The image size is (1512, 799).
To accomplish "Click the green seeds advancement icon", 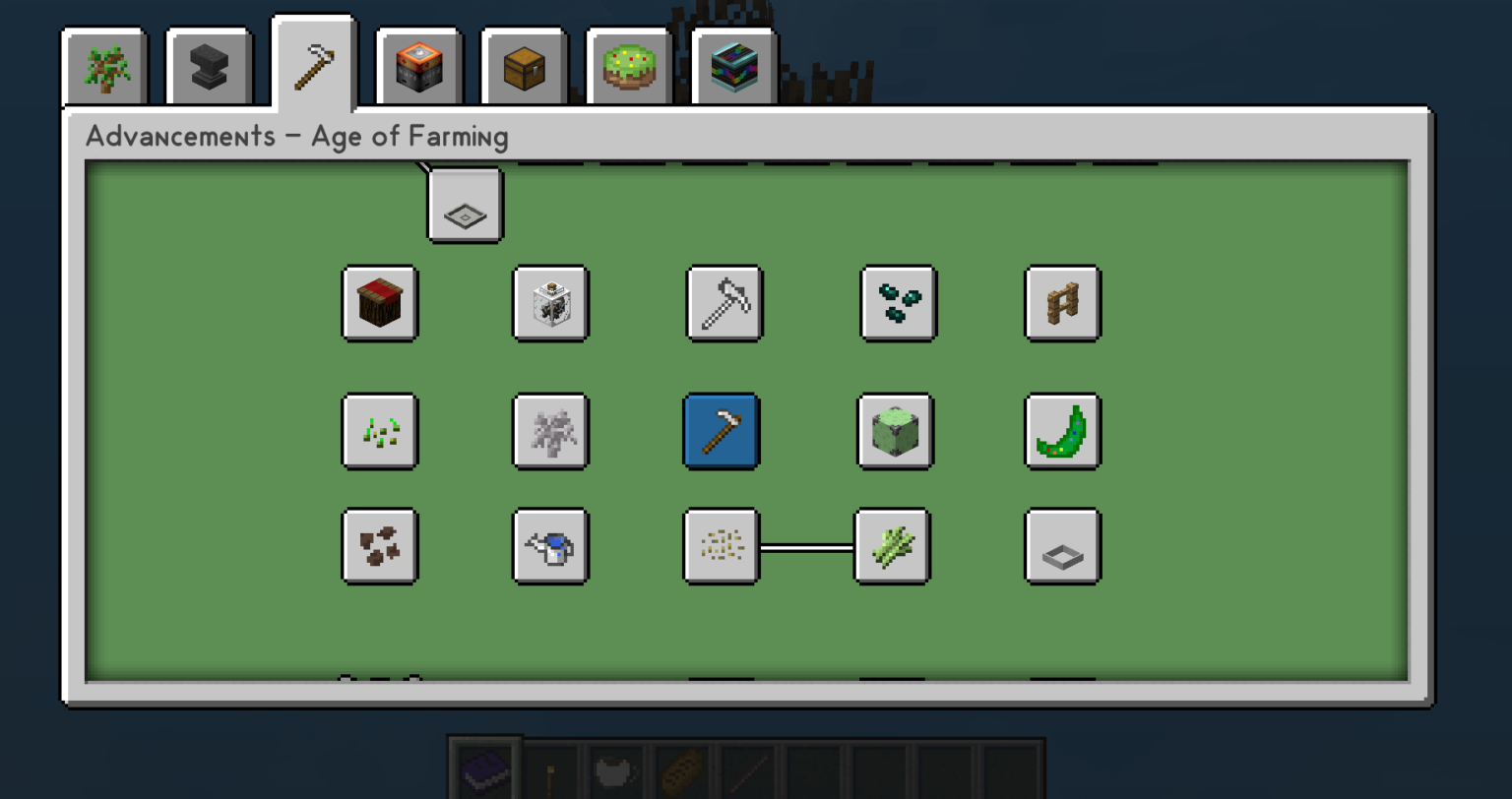I will point(380,432).
